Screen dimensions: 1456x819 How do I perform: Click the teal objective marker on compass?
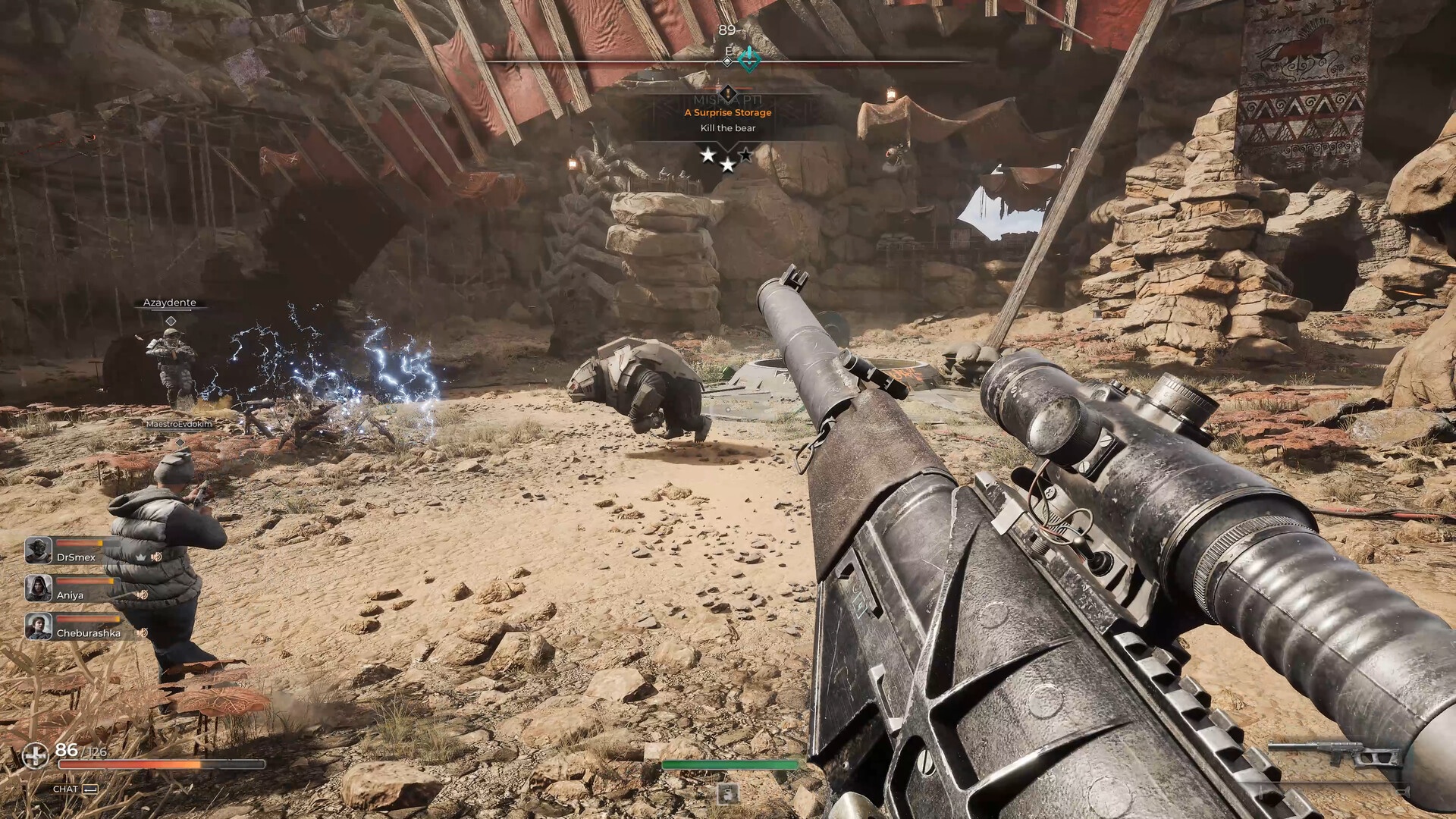pyautogui.click(x=748, y=58)
